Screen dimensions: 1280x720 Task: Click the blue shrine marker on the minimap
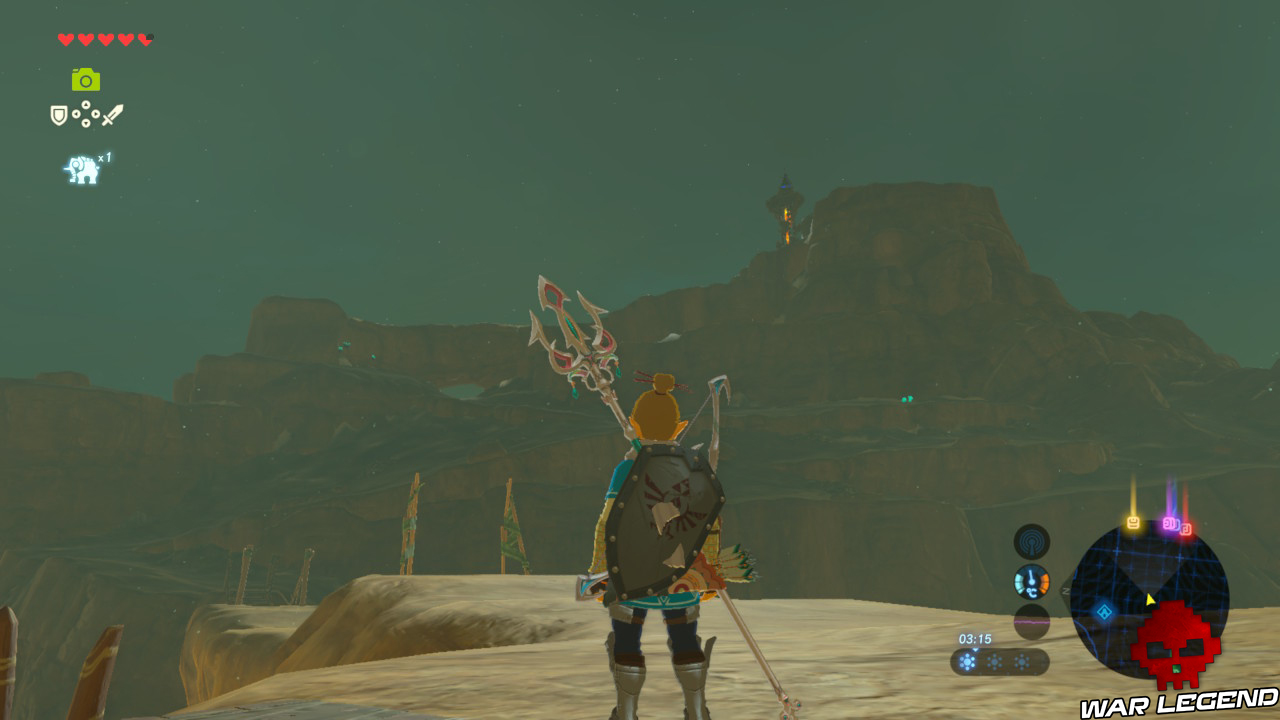click(x=1104, y=613)
